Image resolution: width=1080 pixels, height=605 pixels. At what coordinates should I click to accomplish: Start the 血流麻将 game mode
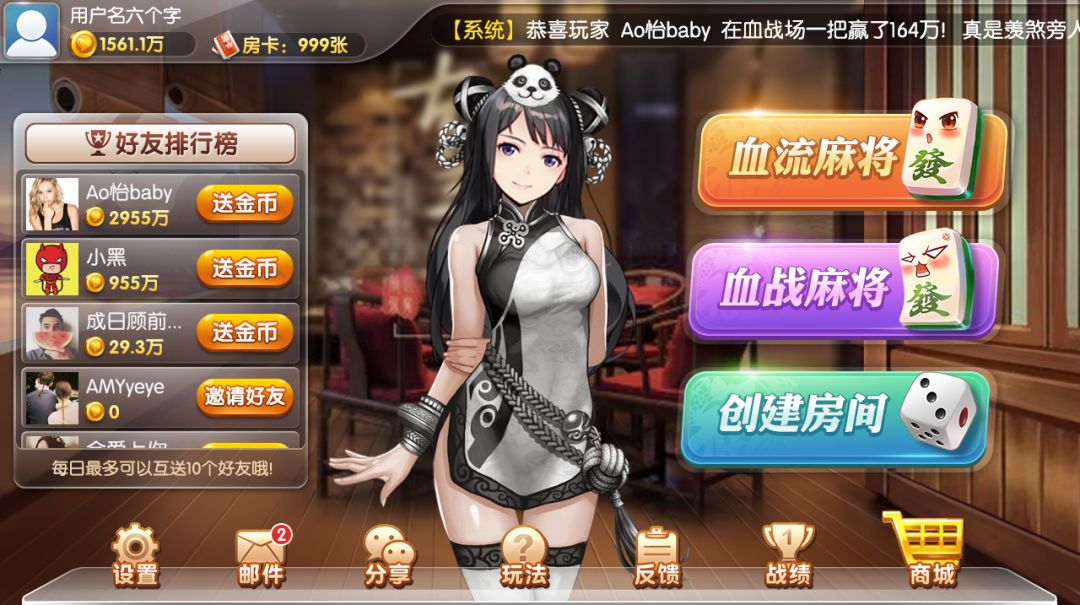click(x=850, y=160)
